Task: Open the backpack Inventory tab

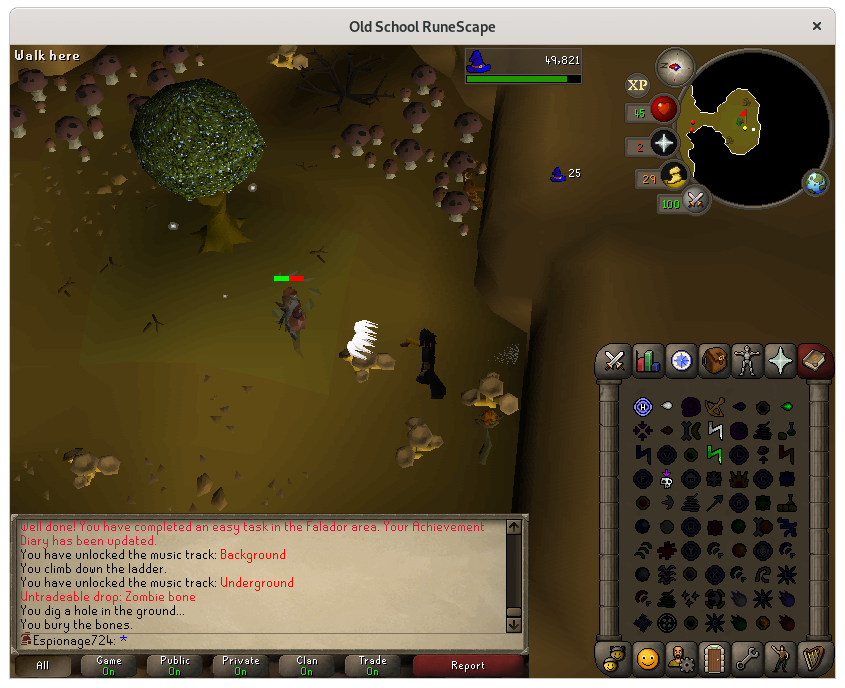Action: pos(714,360)
